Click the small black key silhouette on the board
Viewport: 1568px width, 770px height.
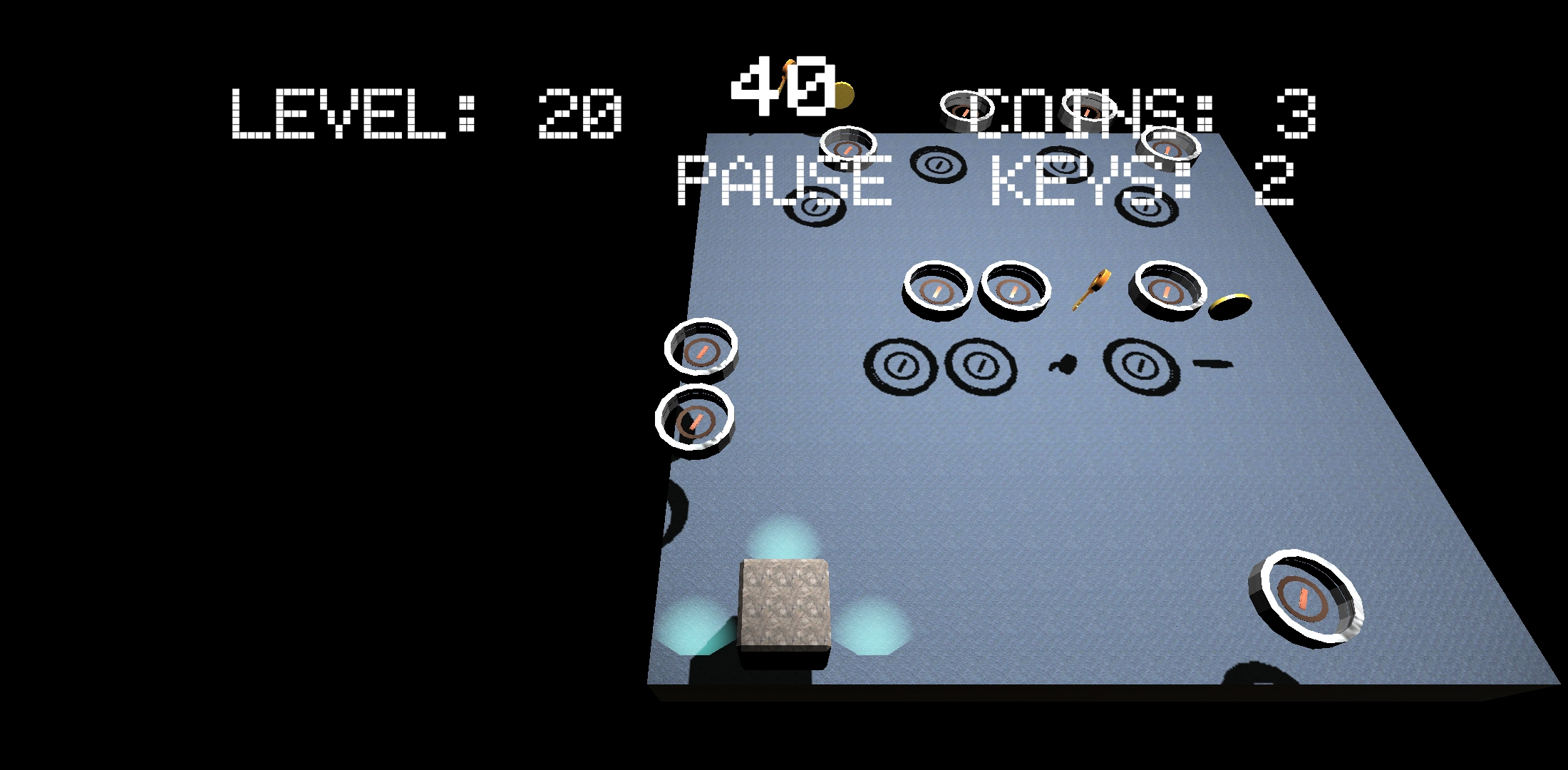pos(1064,365)
